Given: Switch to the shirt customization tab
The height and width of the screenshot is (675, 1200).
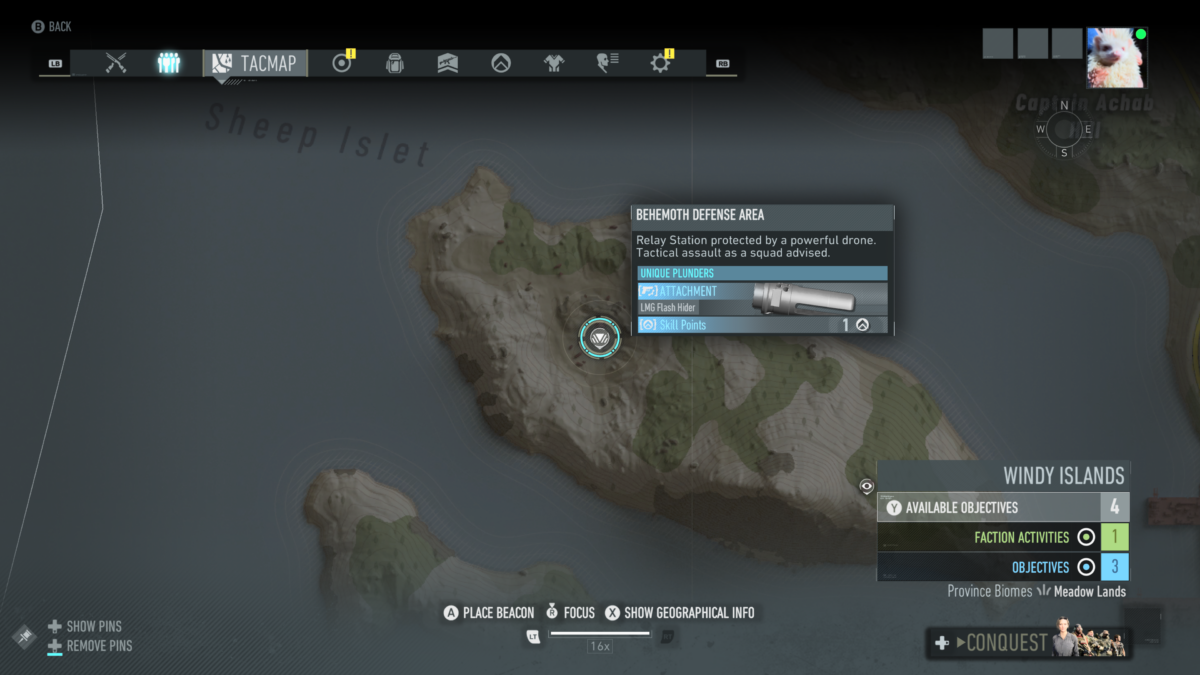Looking at the screenshot, I should pos(554,63).
